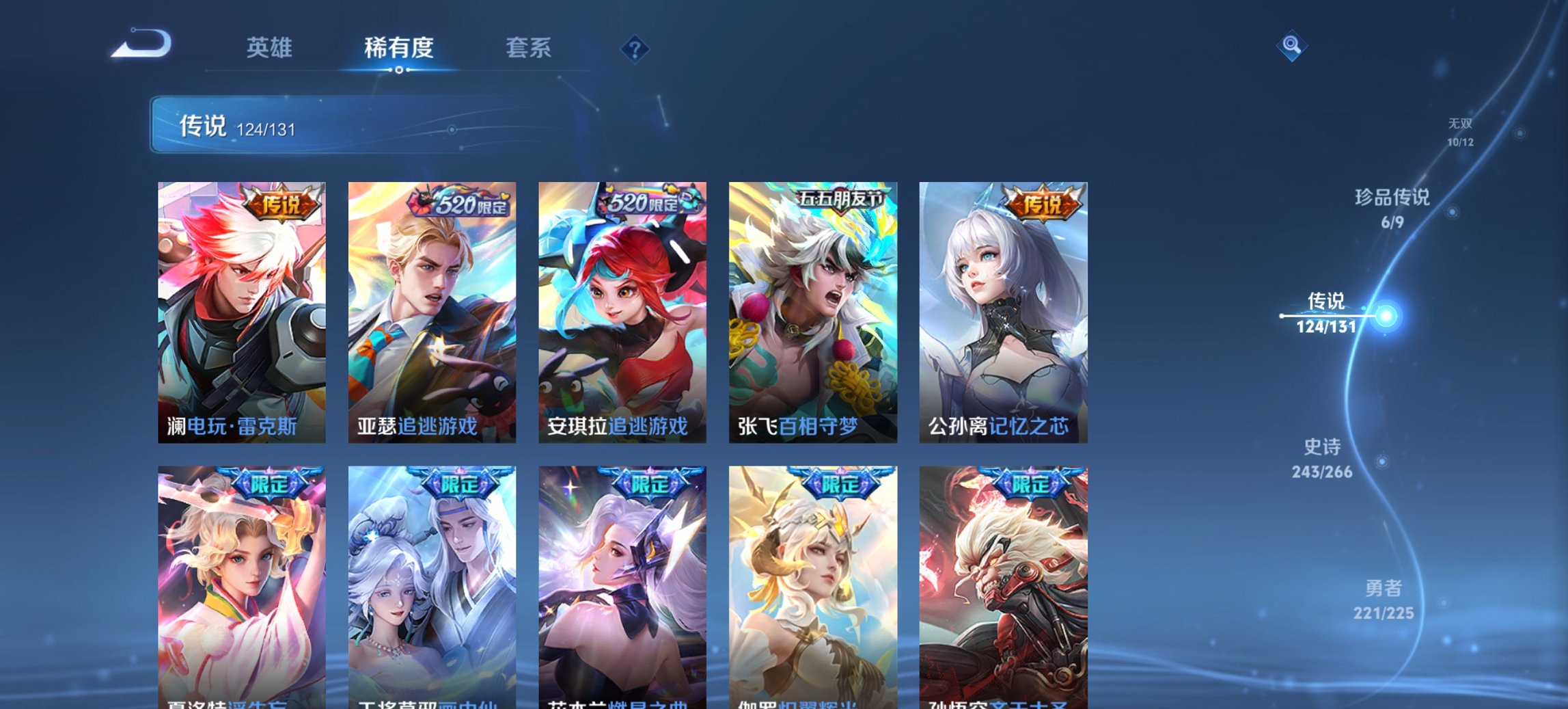Click the indicator dot below the 稀有度 tab
1568x709 pixels.
coord(399,70)
